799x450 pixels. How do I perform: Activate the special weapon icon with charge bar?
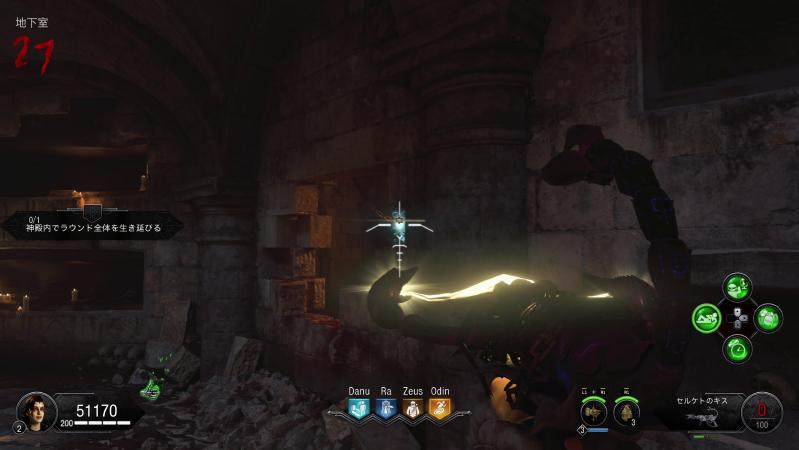tap(594, 411)
